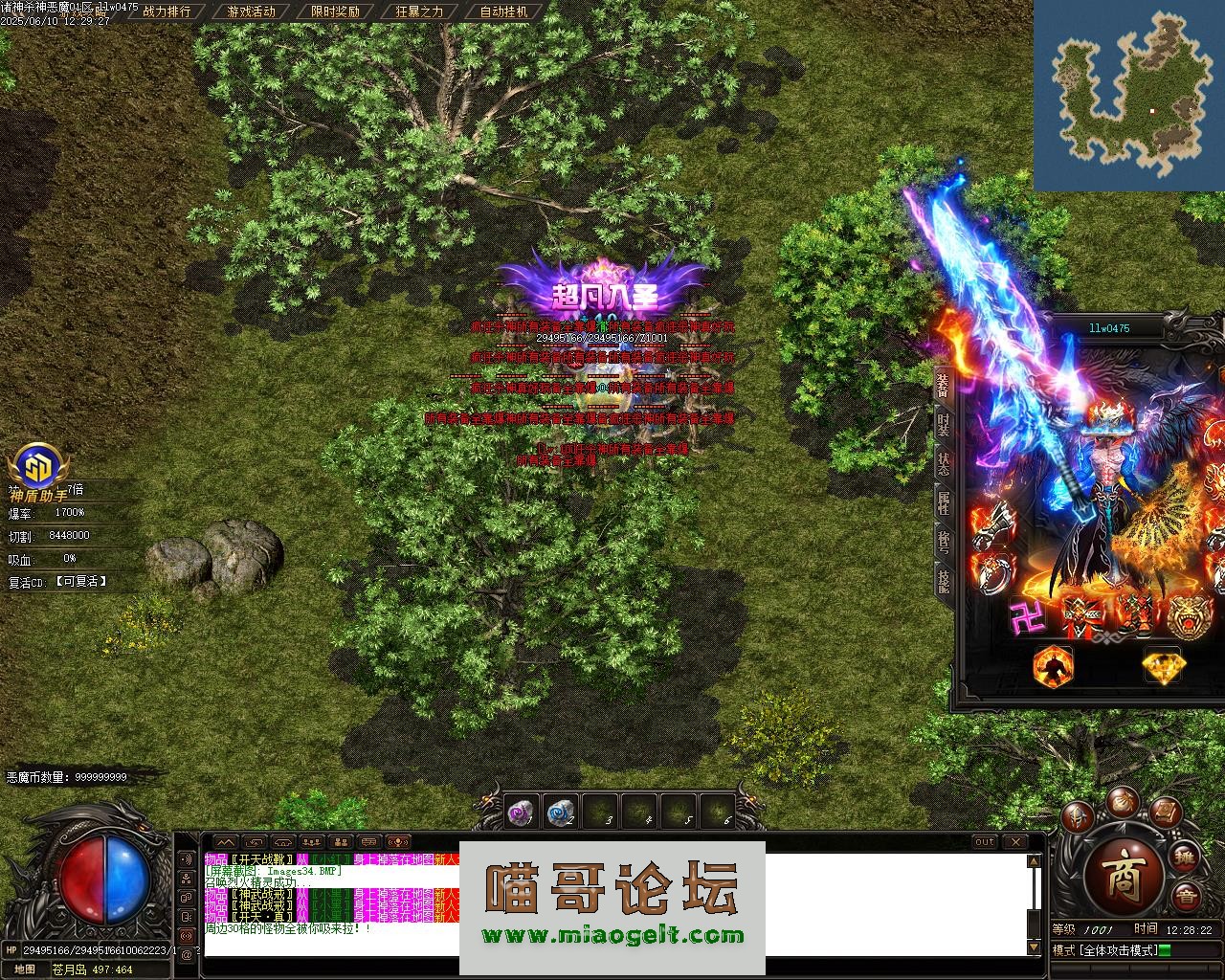The image size is (1225, 980).
Task: Click the minimap of the island
Action: (x=1129, y=94)
